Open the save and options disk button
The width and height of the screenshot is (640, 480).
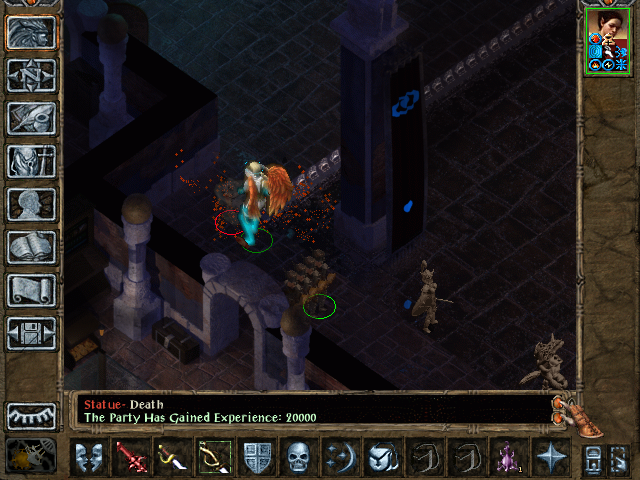click(x=31, y=333)
